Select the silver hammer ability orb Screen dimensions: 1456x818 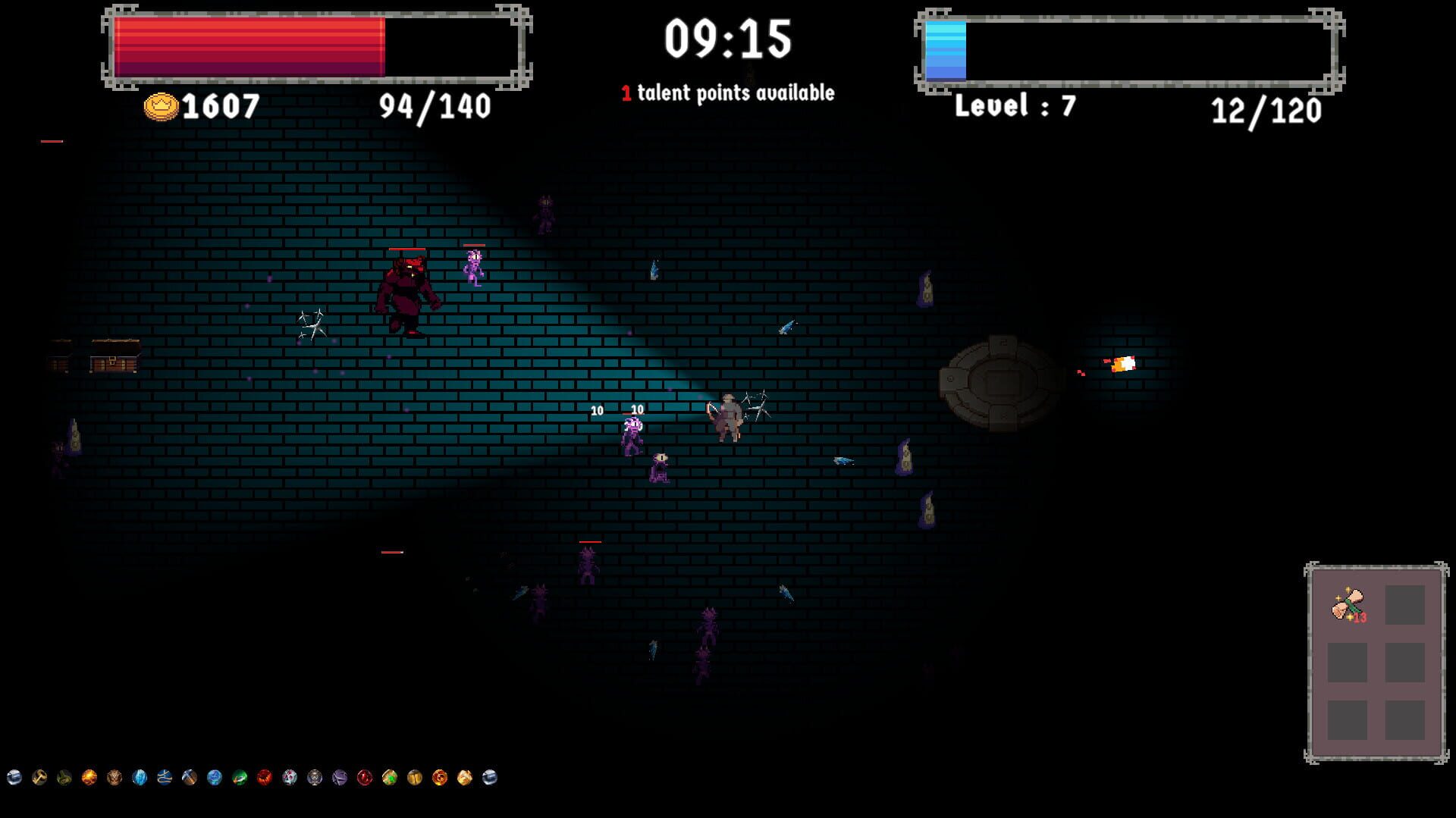13,776
